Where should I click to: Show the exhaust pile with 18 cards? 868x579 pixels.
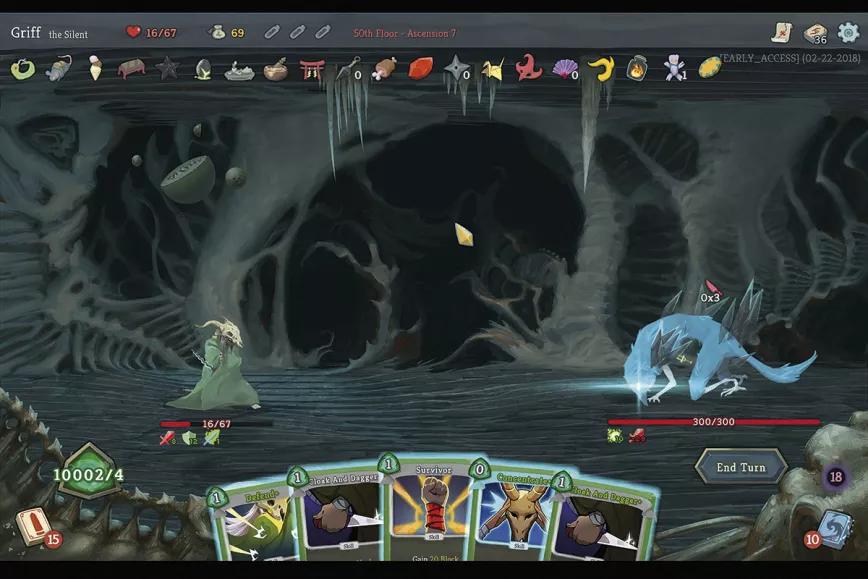click(836, 477)
